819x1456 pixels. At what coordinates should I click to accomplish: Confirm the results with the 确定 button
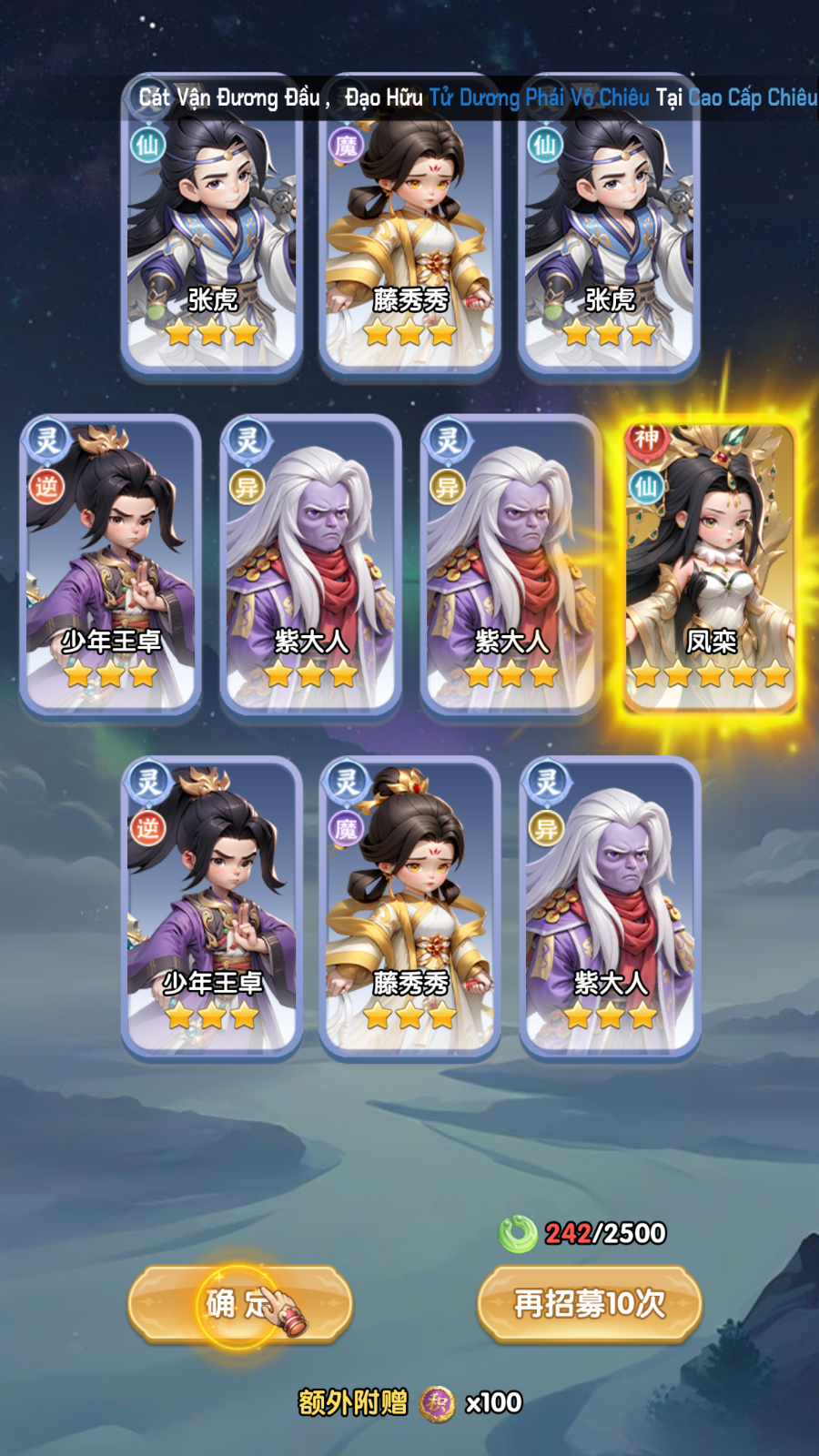pos(239,1304)
